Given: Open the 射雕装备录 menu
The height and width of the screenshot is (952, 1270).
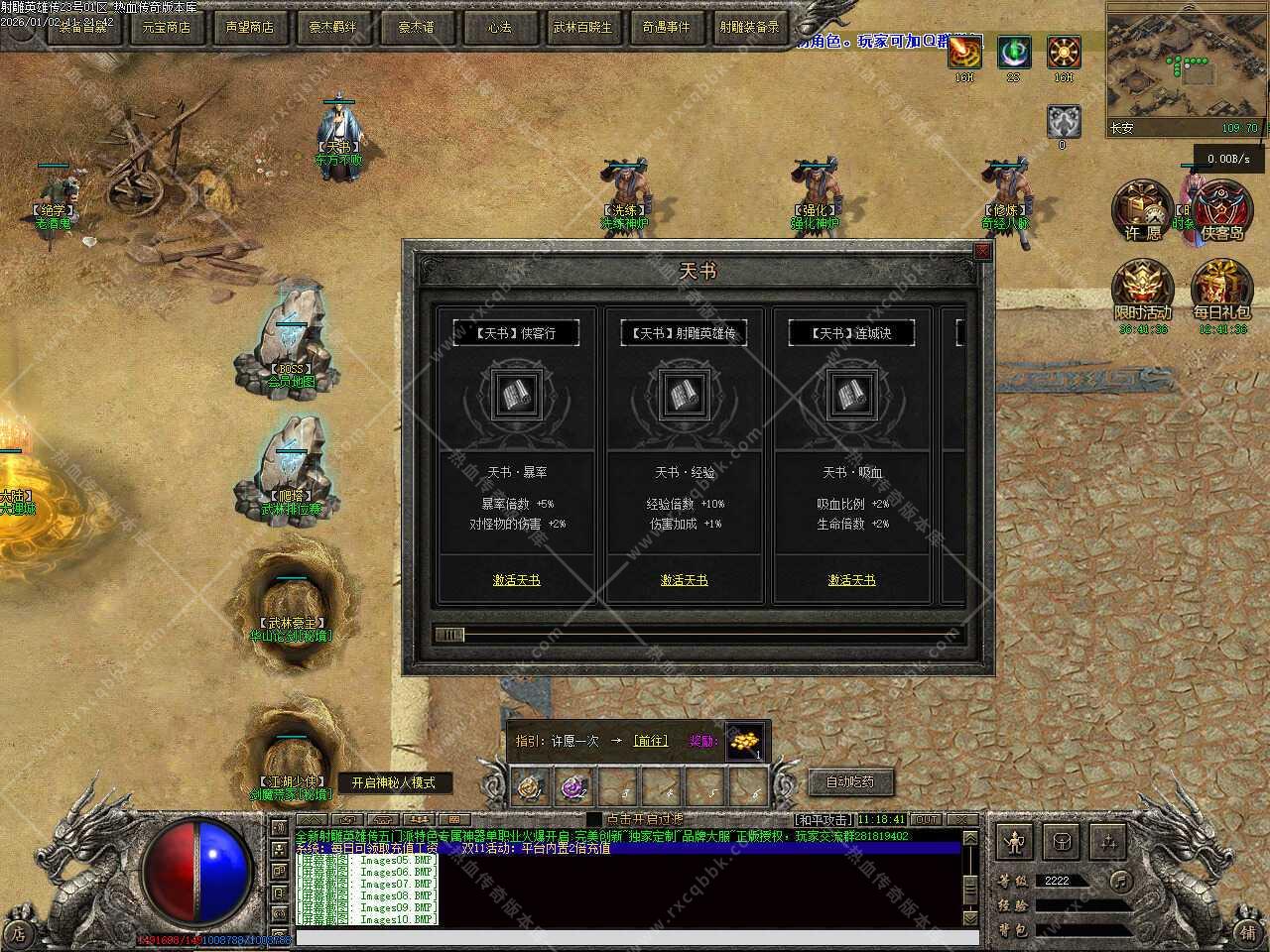Looking at the screenshot, I should coord(749,27).
